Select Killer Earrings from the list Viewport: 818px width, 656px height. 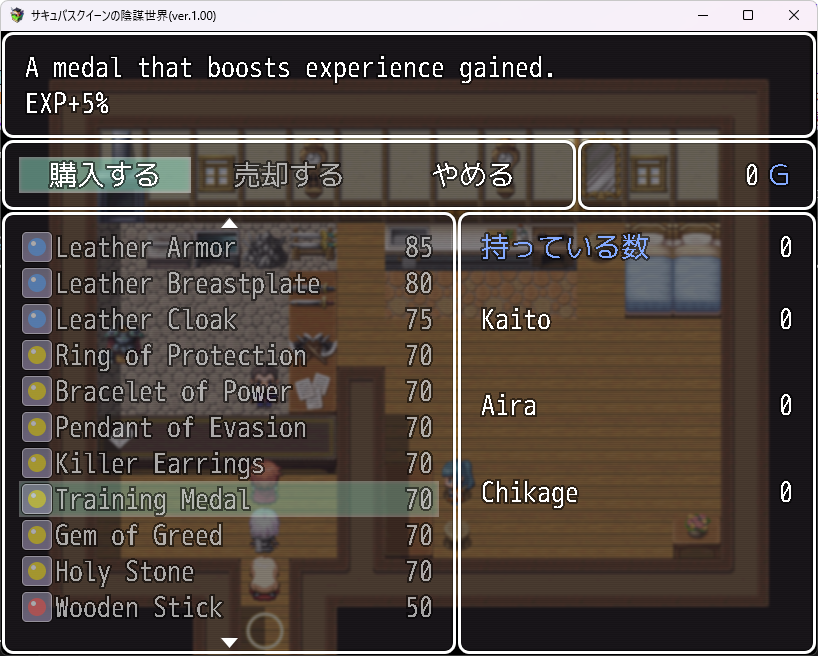pos(229,463)
